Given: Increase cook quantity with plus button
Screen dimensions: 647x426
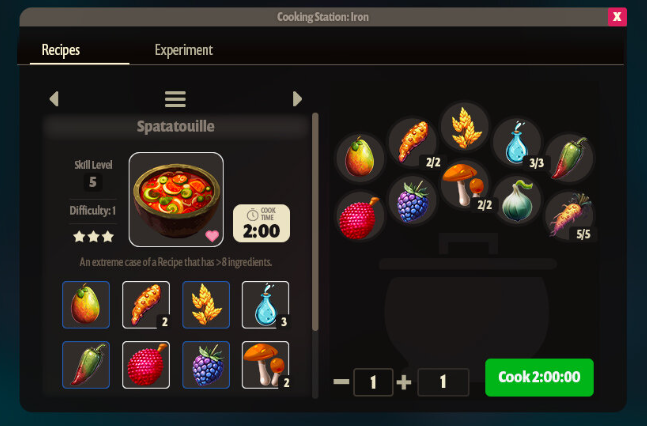Looking at the screenshot, I should pyautogui.click(x=404, y=382).
